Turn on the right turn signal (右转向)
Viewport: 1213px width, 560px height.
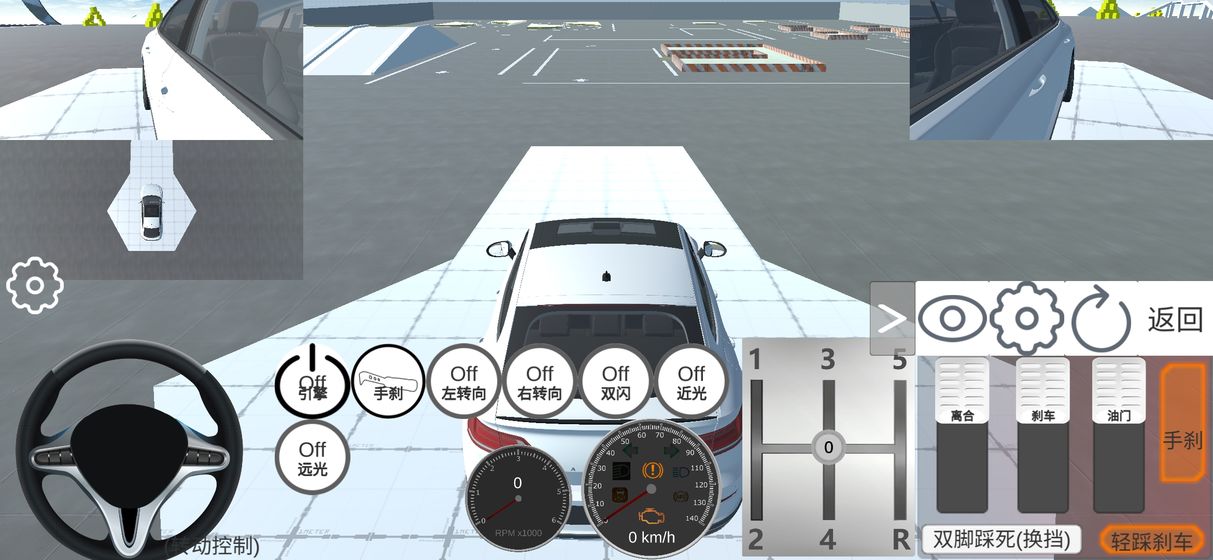(x=540, y=381)
